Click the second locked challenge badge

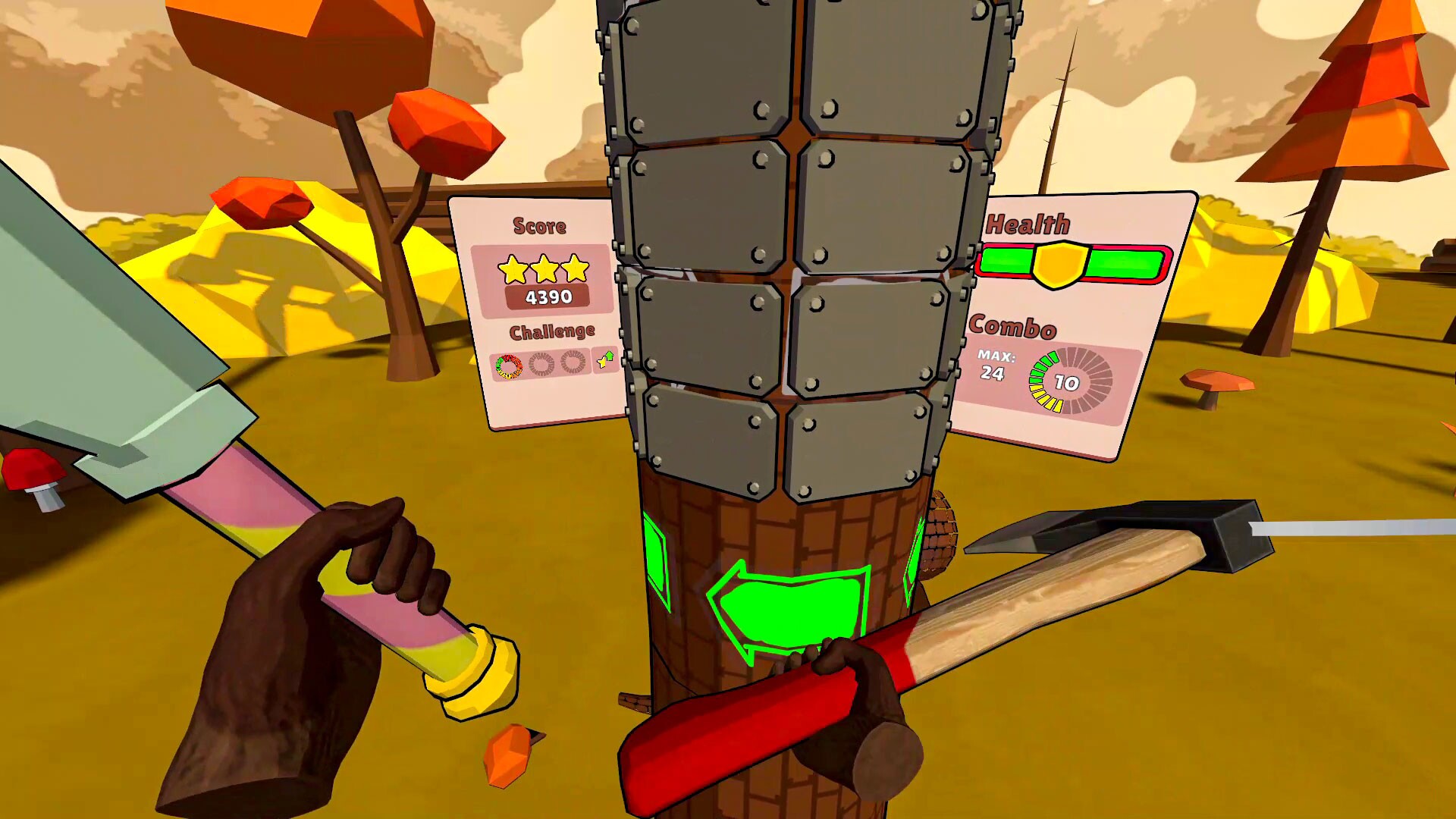573,360
